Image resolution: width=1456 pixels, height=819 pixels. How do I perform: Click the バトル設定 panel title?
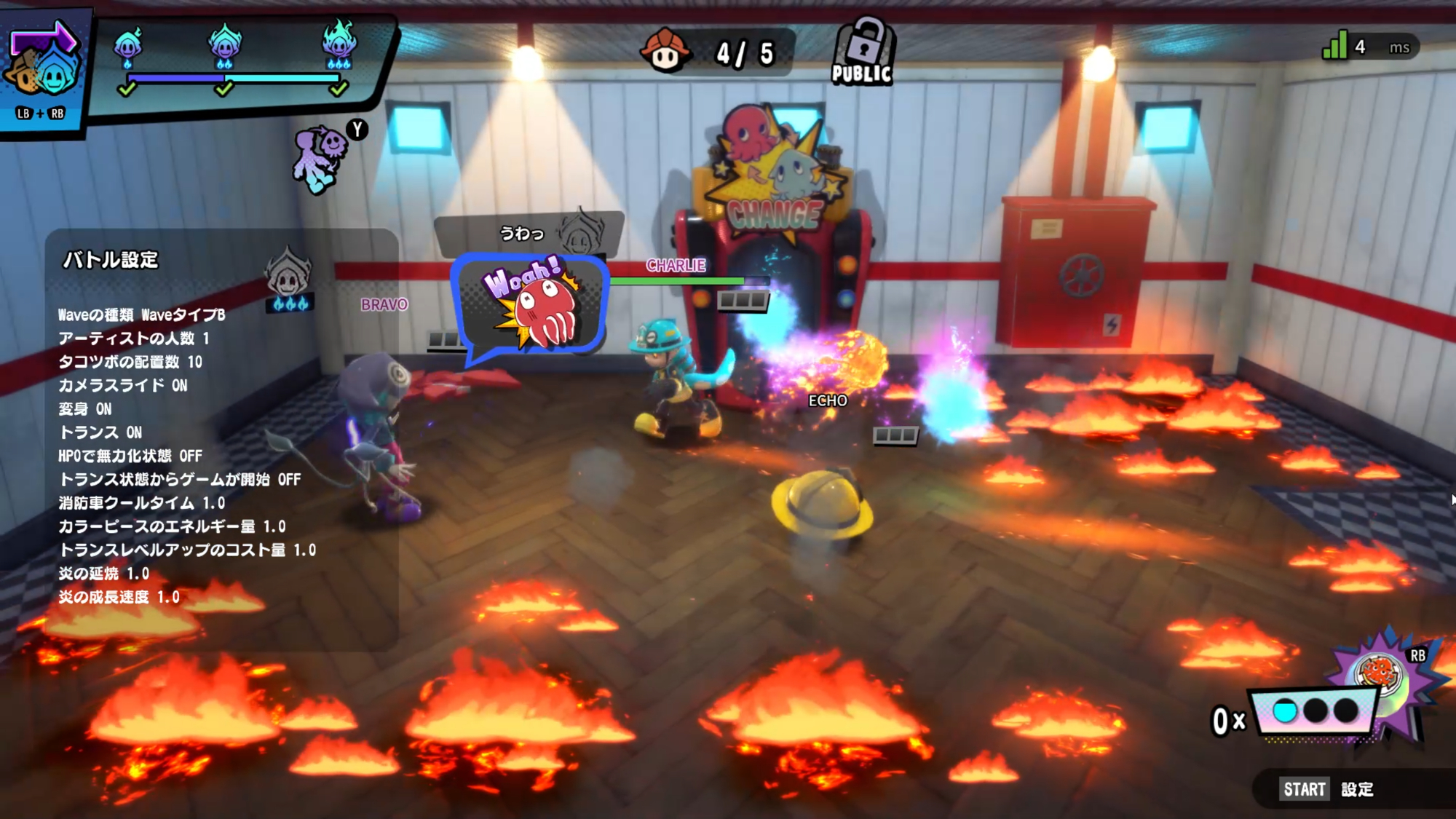[111, 260]
